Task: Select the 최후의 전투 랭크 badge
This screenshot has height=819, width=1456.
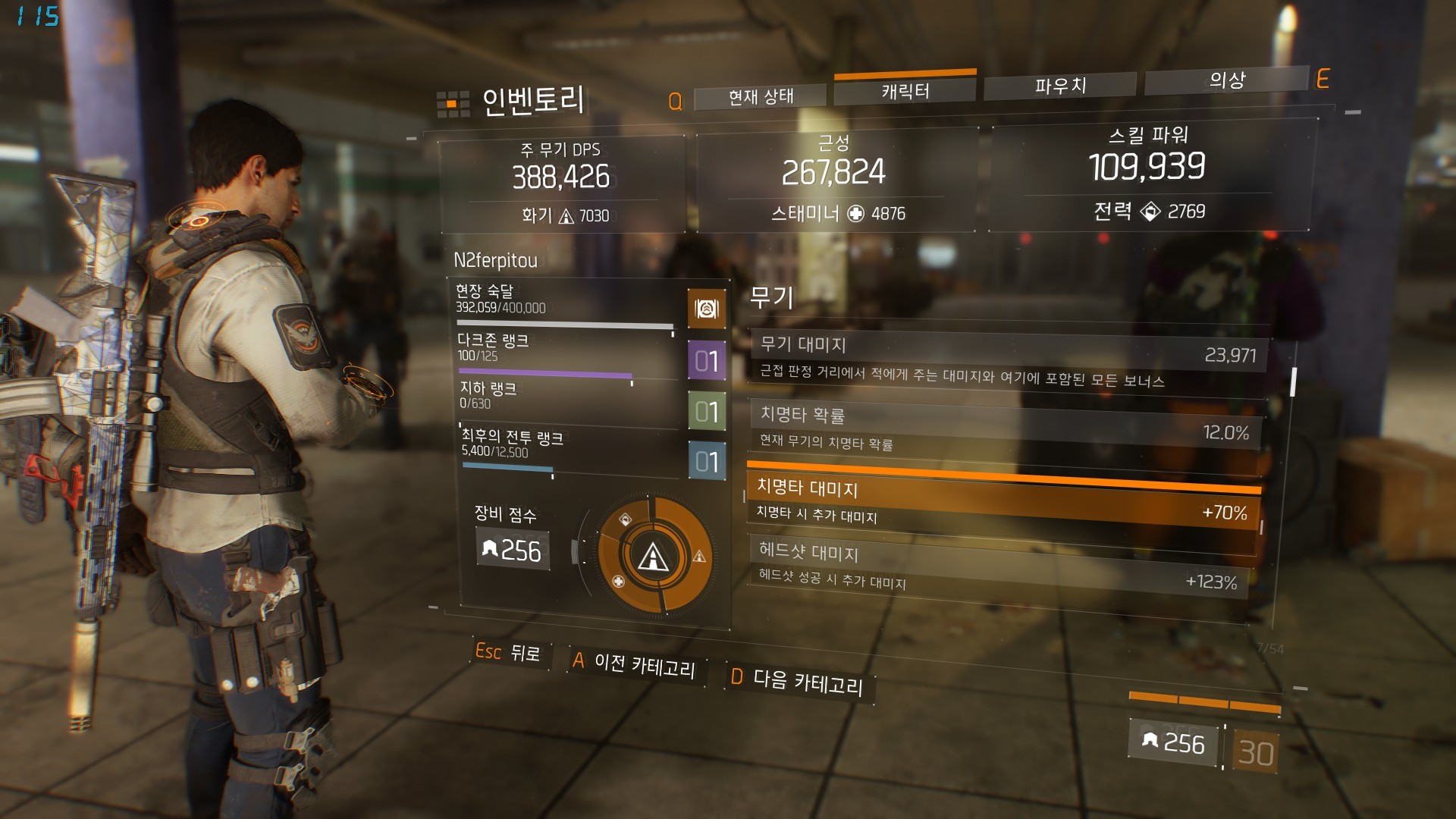Action: click(x=707, y=461)
